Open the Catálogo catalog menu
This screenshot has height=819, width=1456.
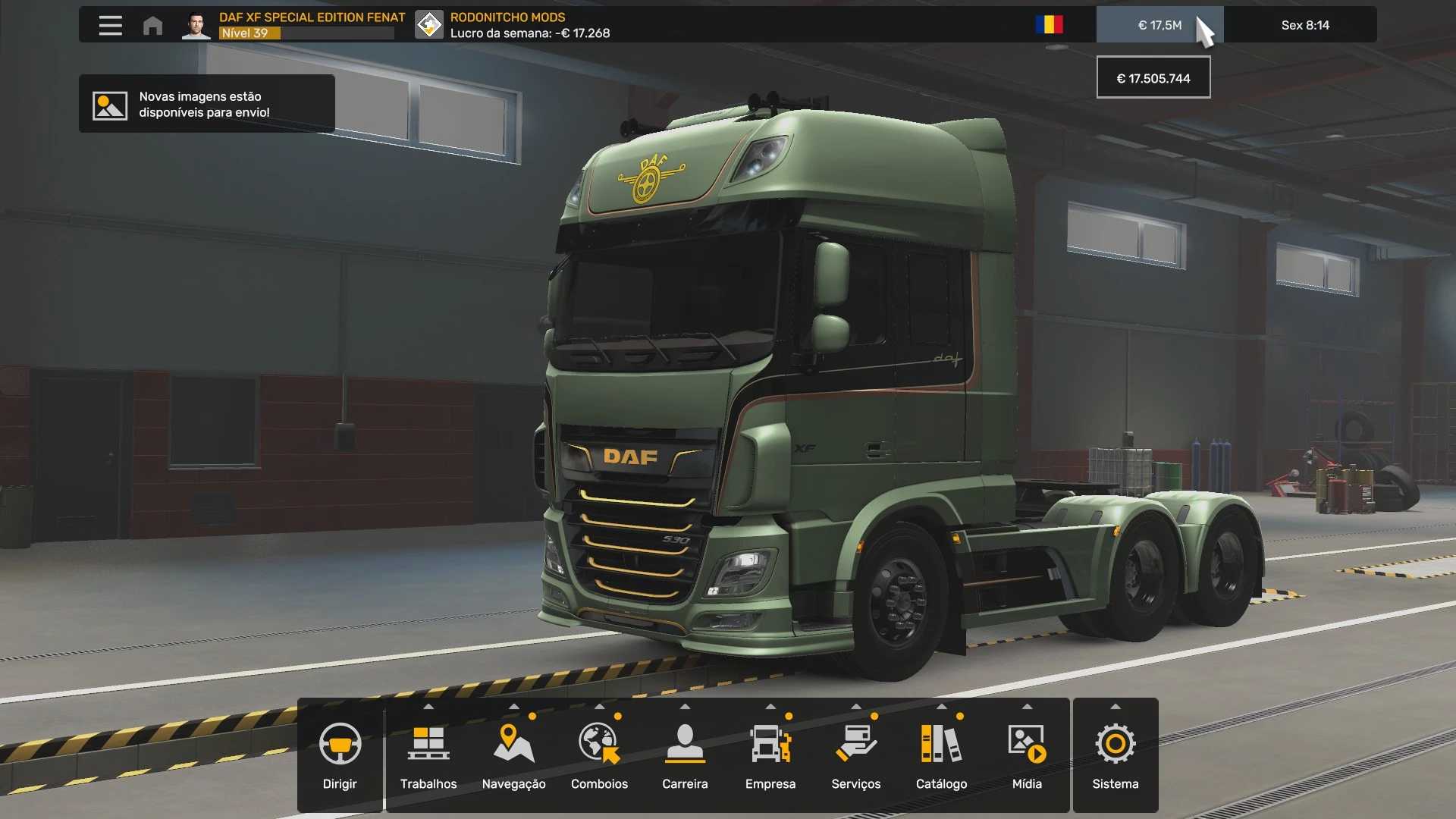941,755
